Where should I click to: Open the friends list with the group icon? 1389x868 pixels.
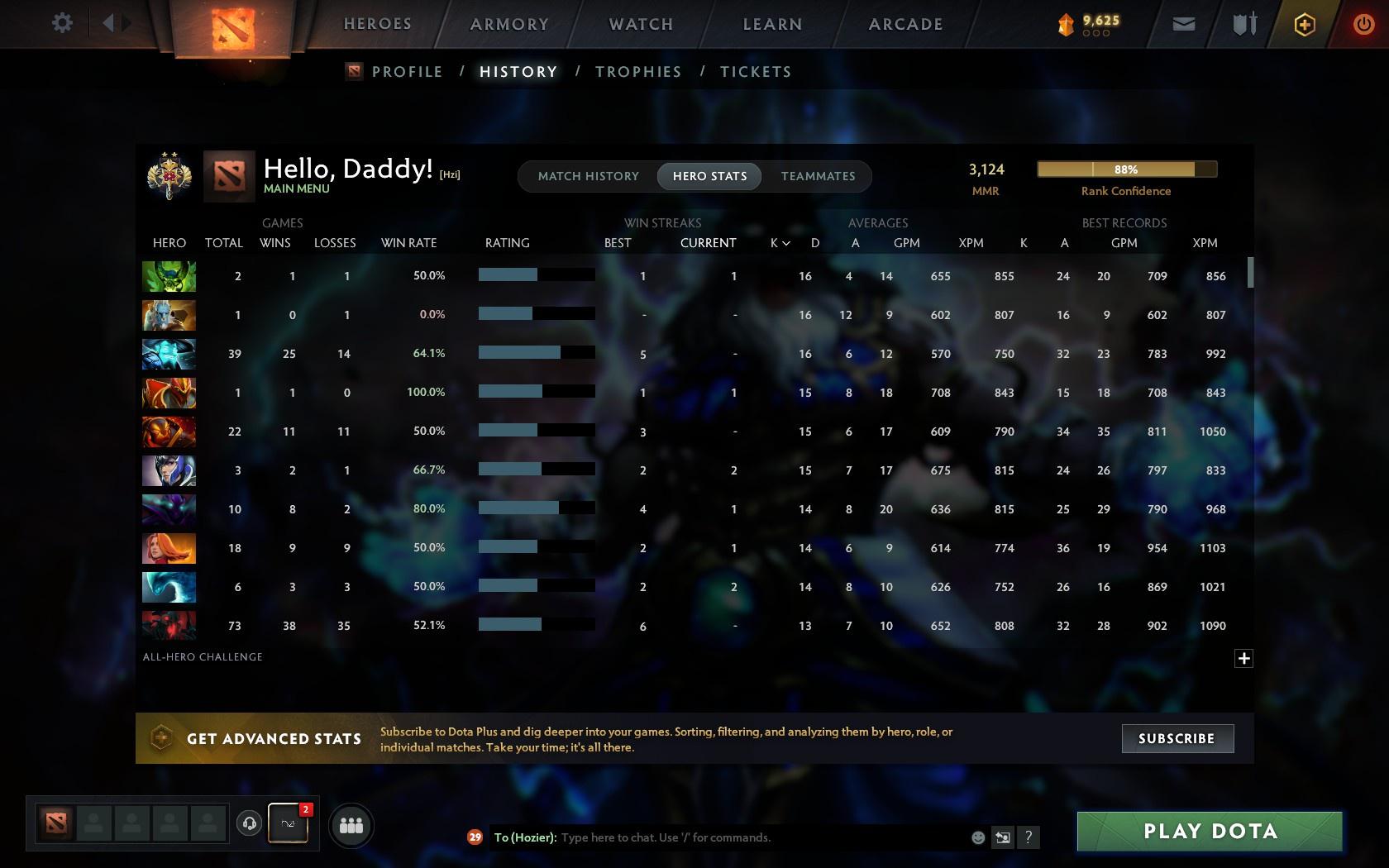pos(351,824)
